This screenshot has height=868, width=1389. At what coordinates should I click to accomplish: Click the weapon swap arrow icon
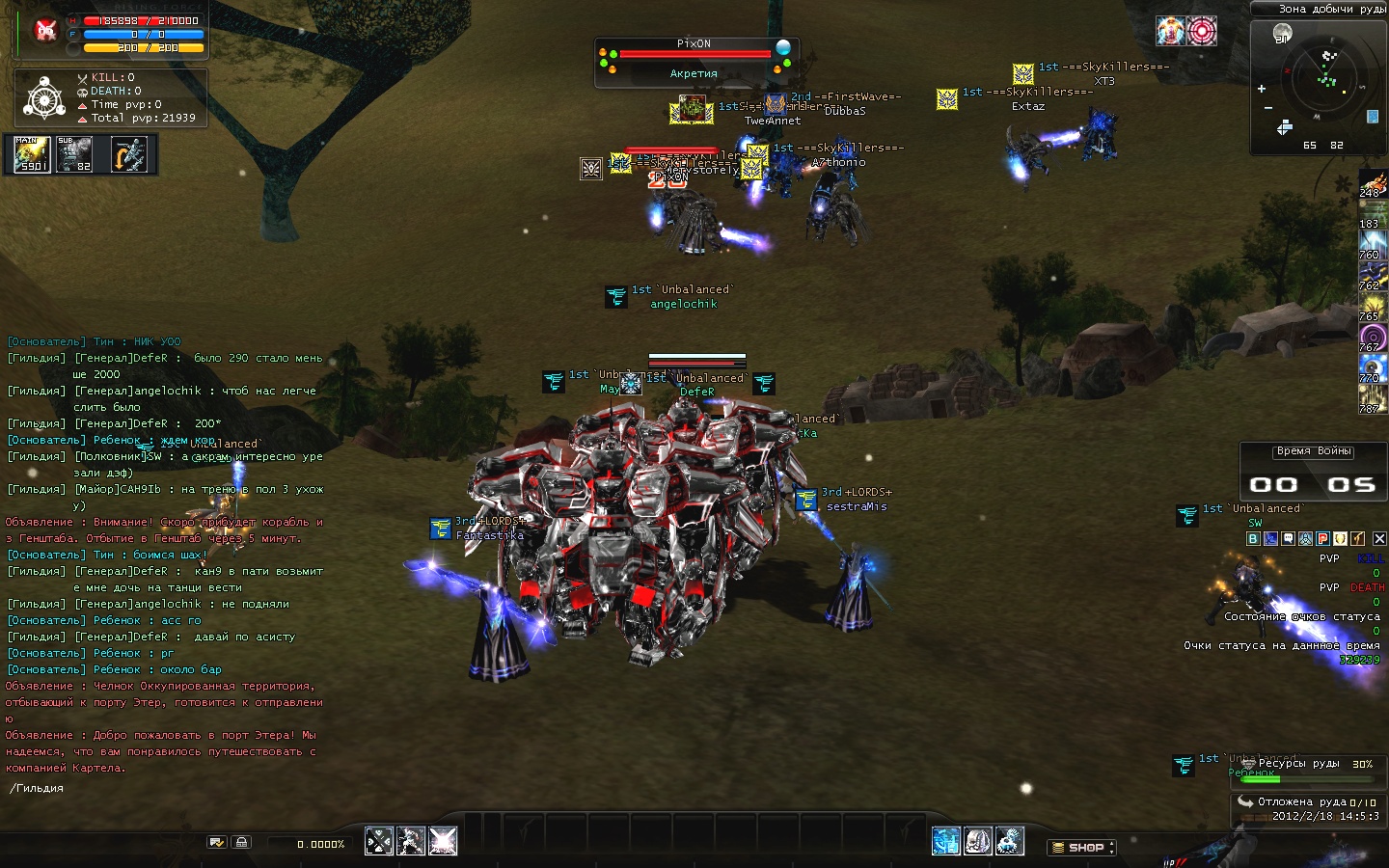128,154
